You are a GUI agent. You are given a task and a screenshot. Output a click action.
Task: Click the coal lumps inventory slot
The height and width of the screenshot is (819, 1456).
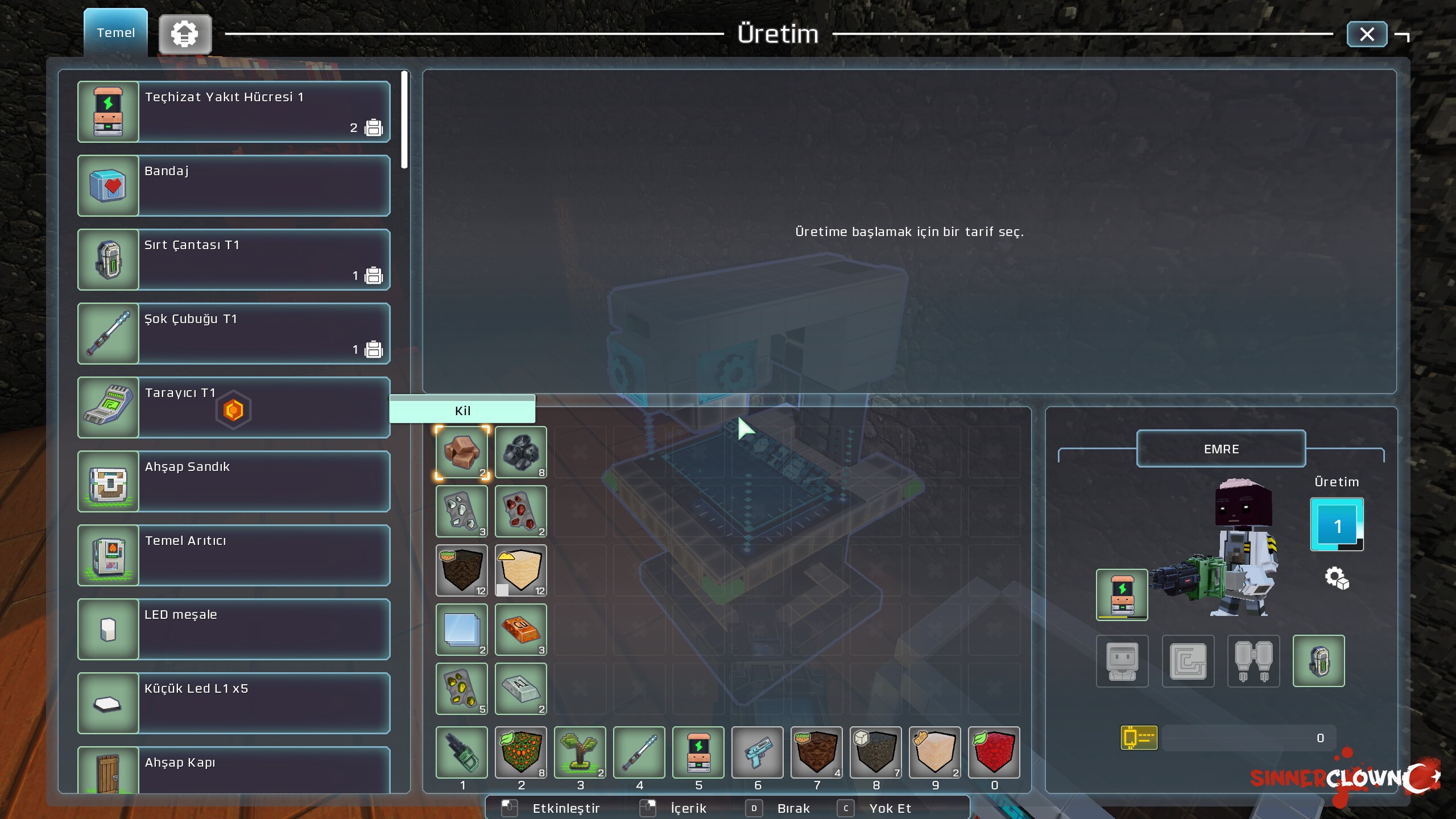[x=521, y=452]
